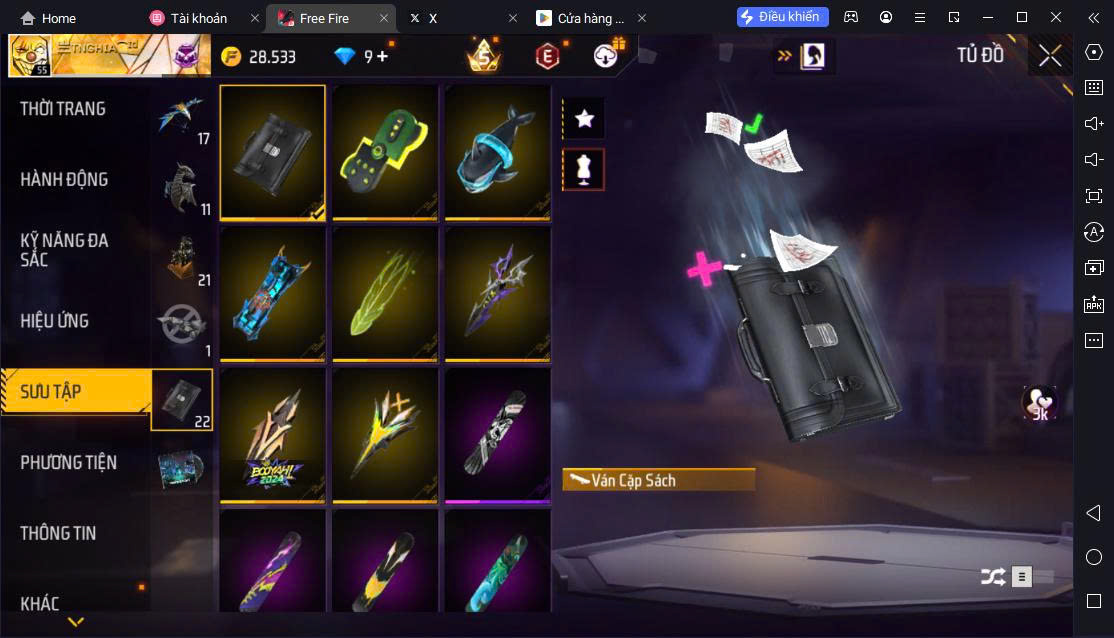The width and height of the screenshot is (1114, 638).
Task: Show favorites with the star filter
Action: point(585,119)
